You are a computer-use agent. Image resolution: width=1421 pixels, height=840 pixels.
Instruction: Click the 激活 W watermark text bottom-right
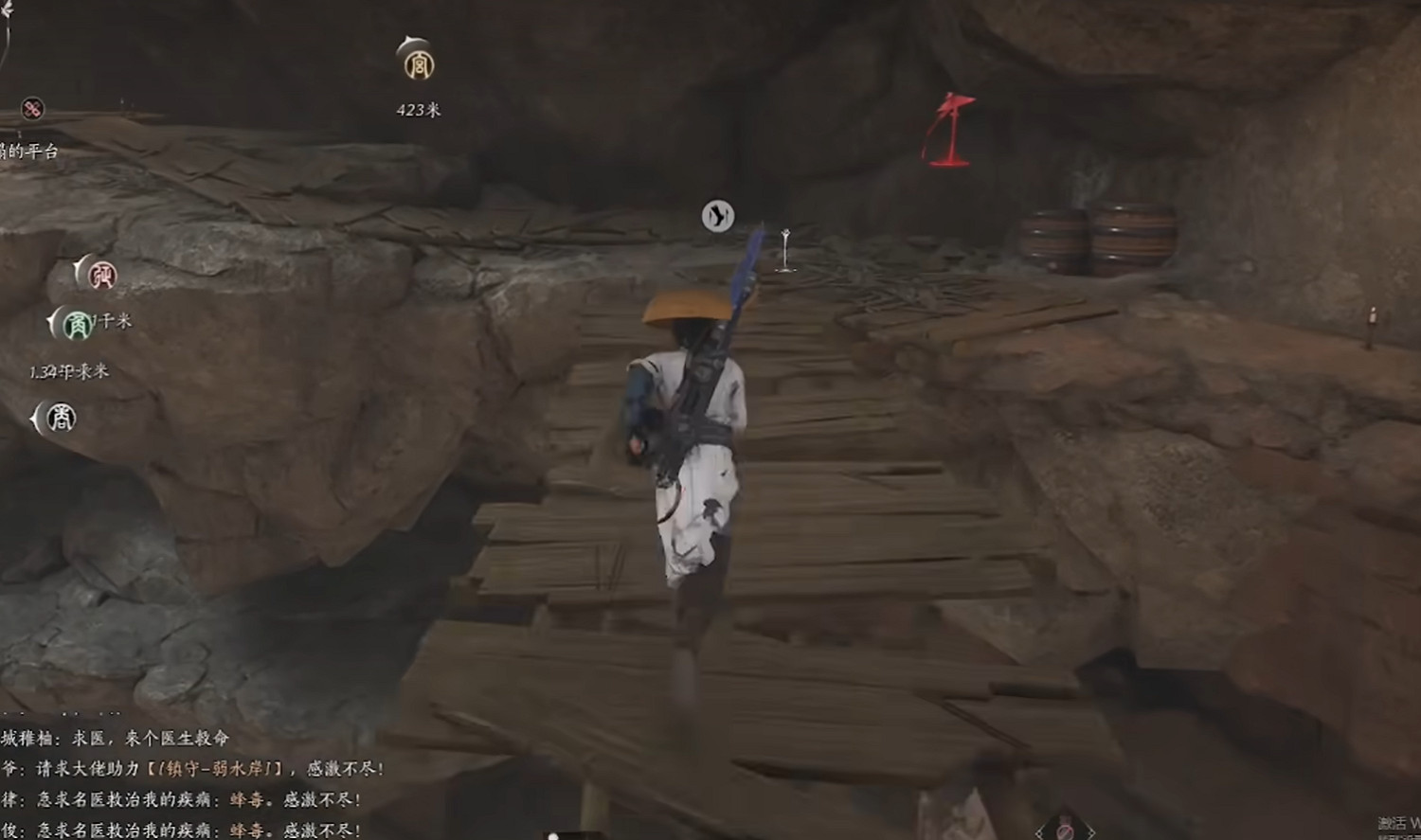[1393, 822]
